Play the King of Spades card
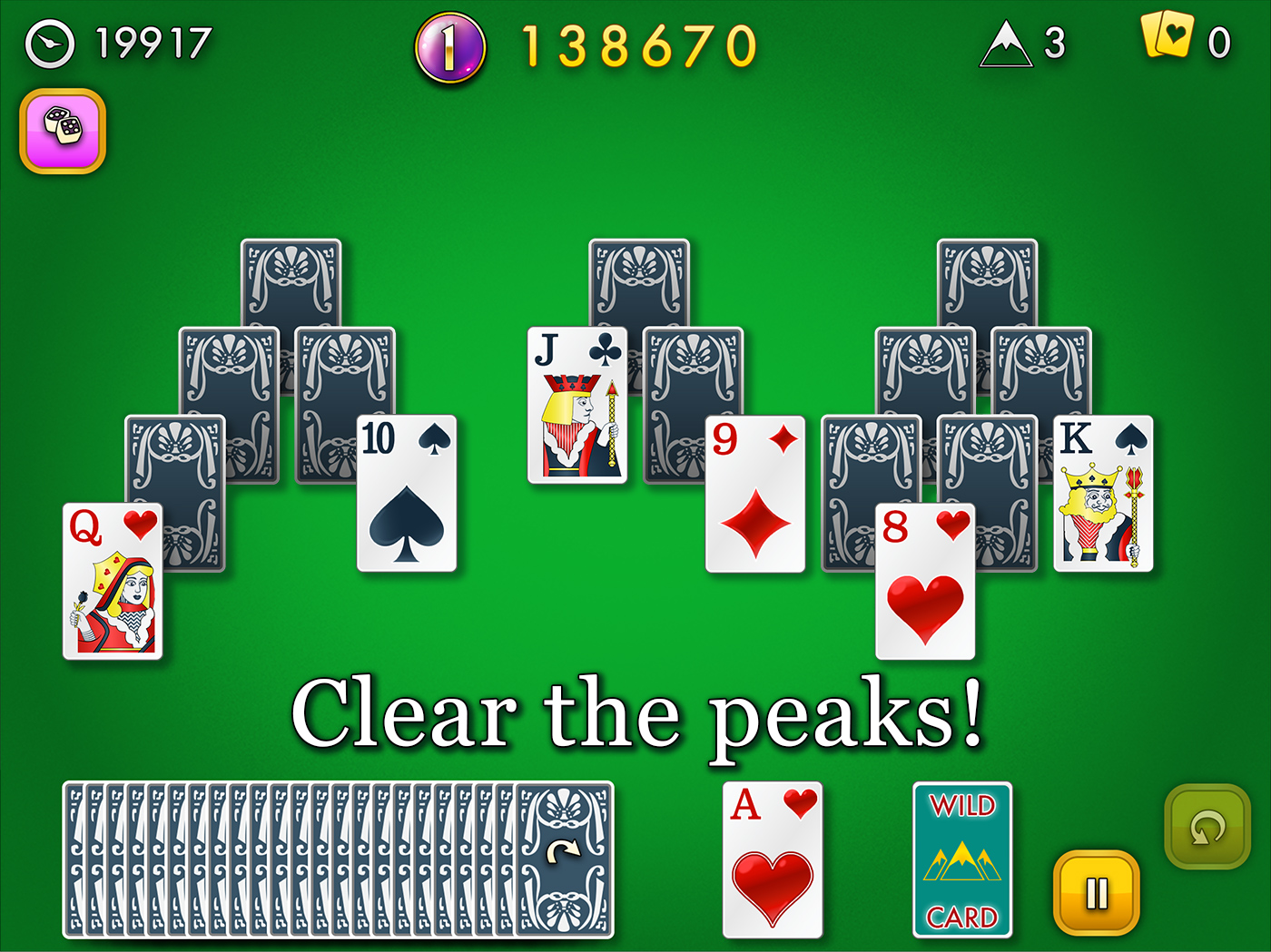1271x952 pixels. tap(1103, 494)
